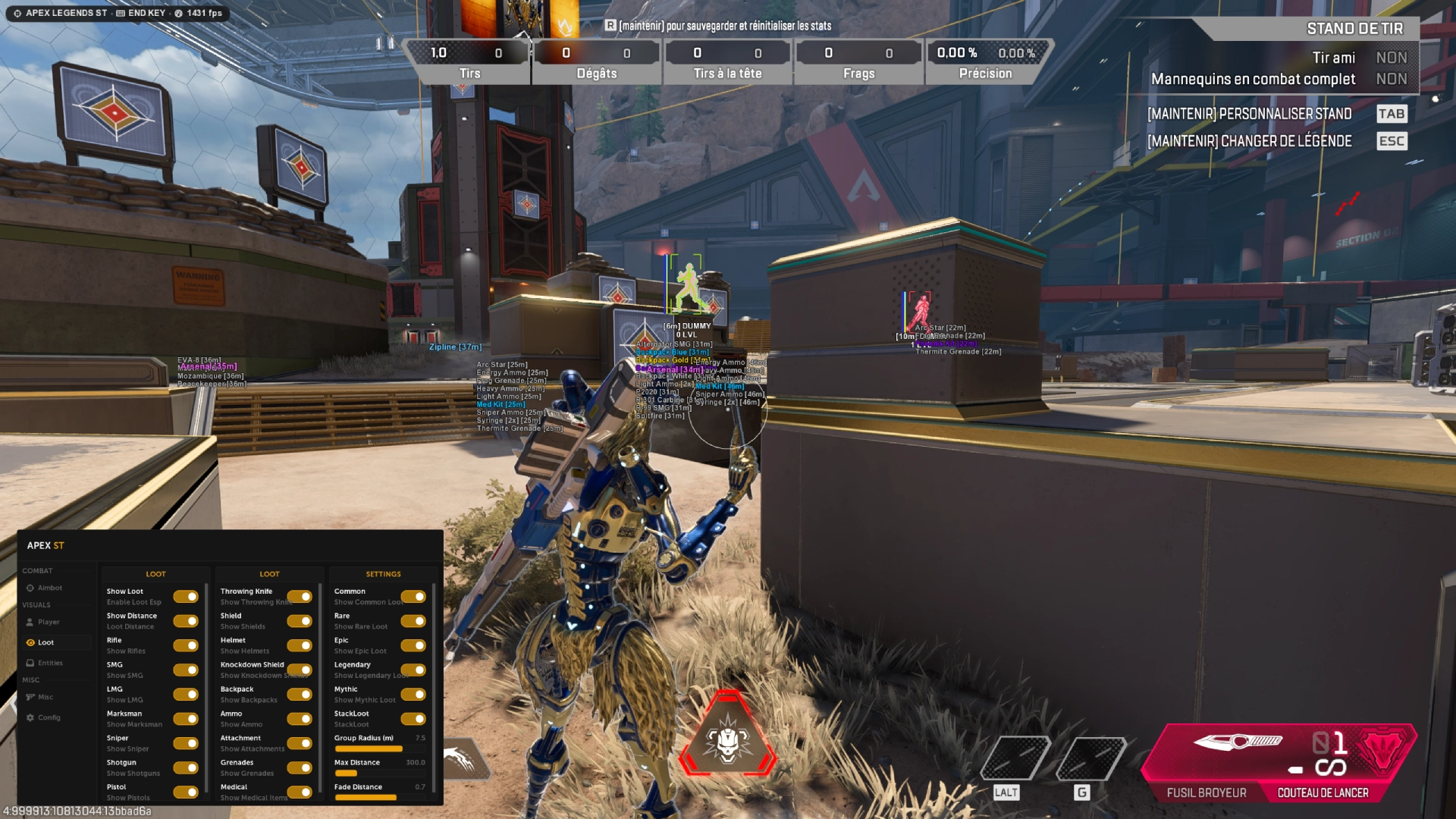Open the first LOOT tab header
Image resolution: width=1456 pixels, height=819 pixels.
(x=156, y=574)
